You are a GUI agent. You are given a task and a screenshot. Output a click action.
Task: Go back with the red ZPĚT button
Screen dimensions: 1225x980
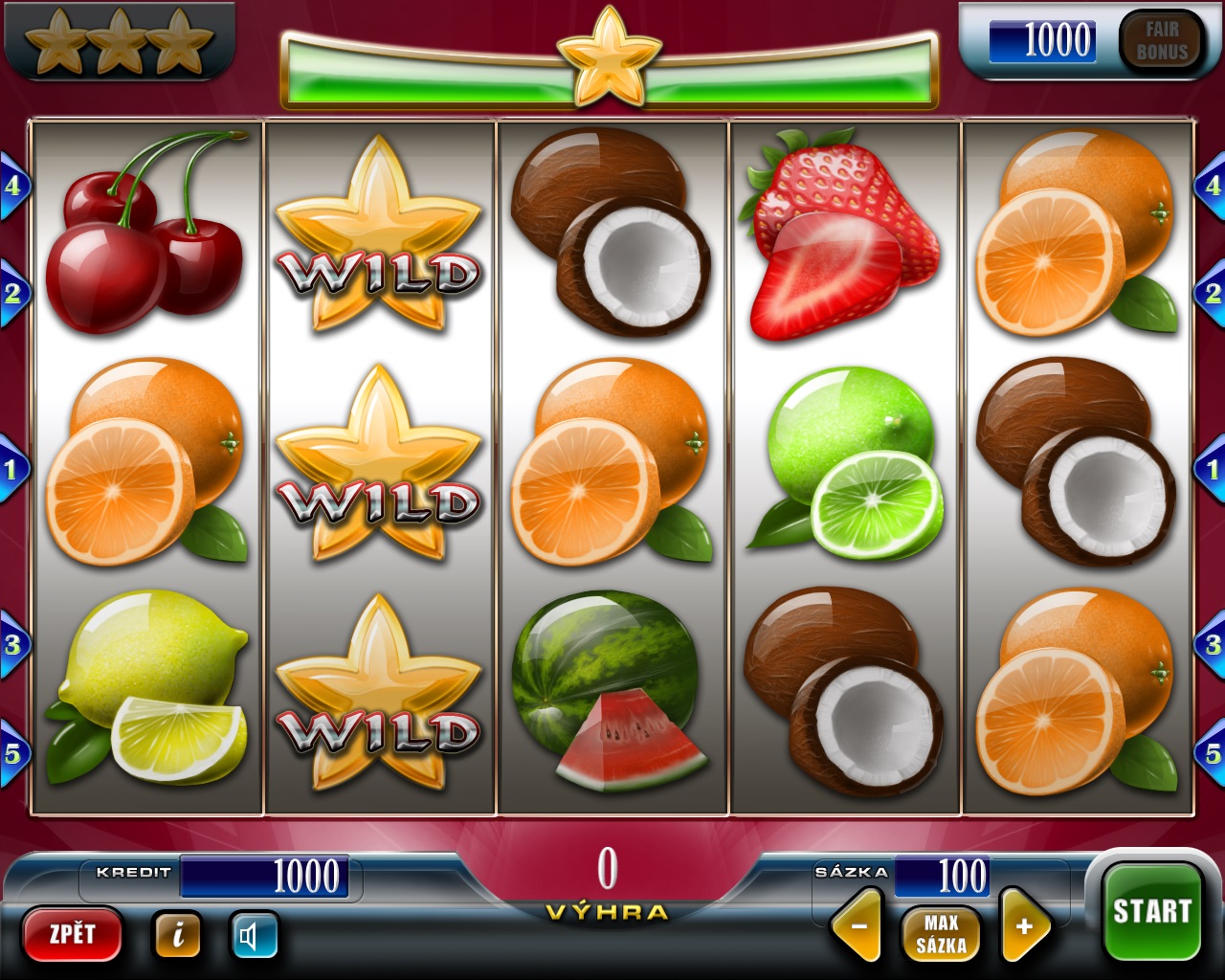[x=73, y=933]
